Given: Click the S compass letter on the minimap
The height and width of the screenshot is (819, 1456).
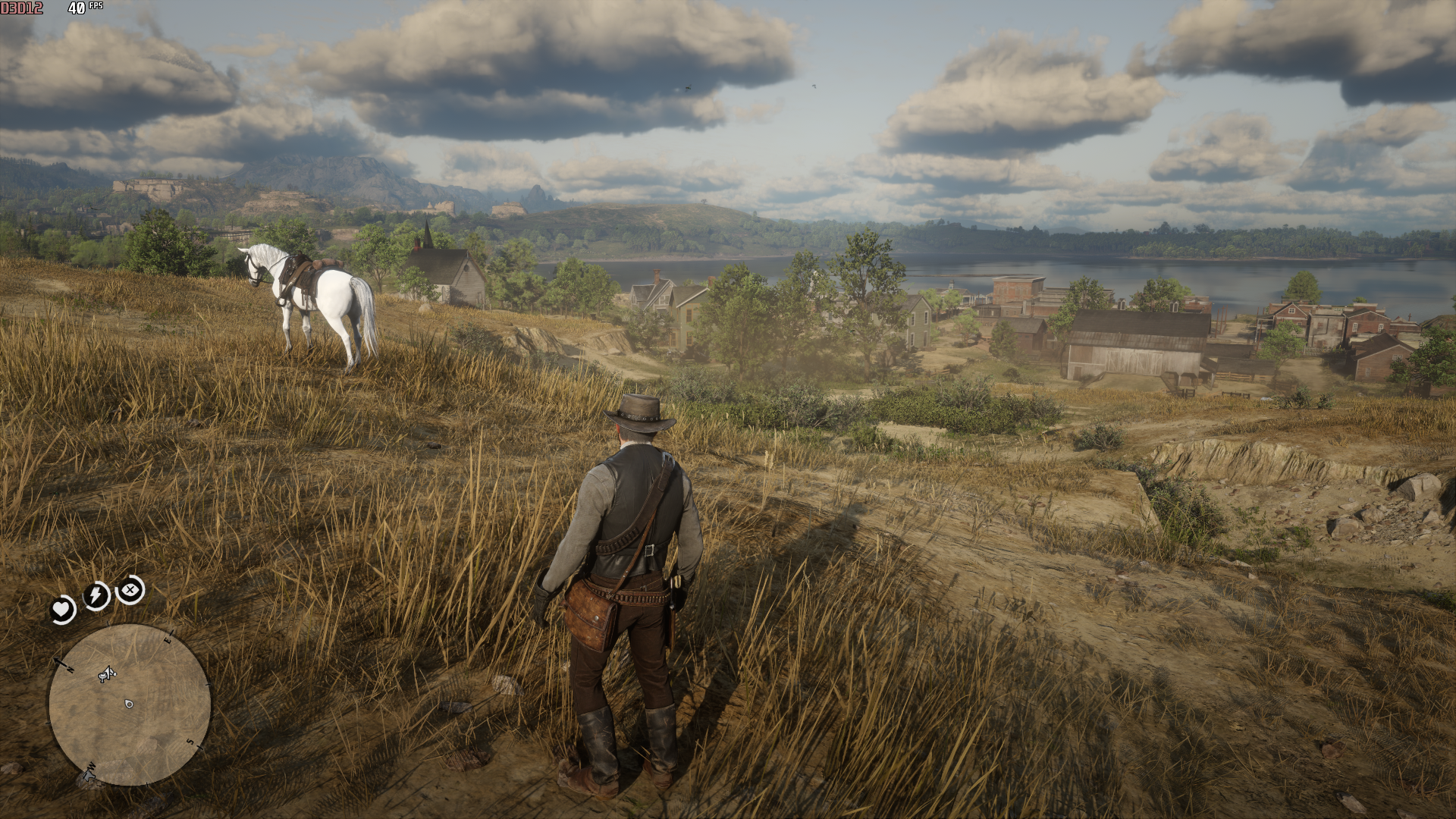Looking at the screenshot, I should tap(190, 742).
